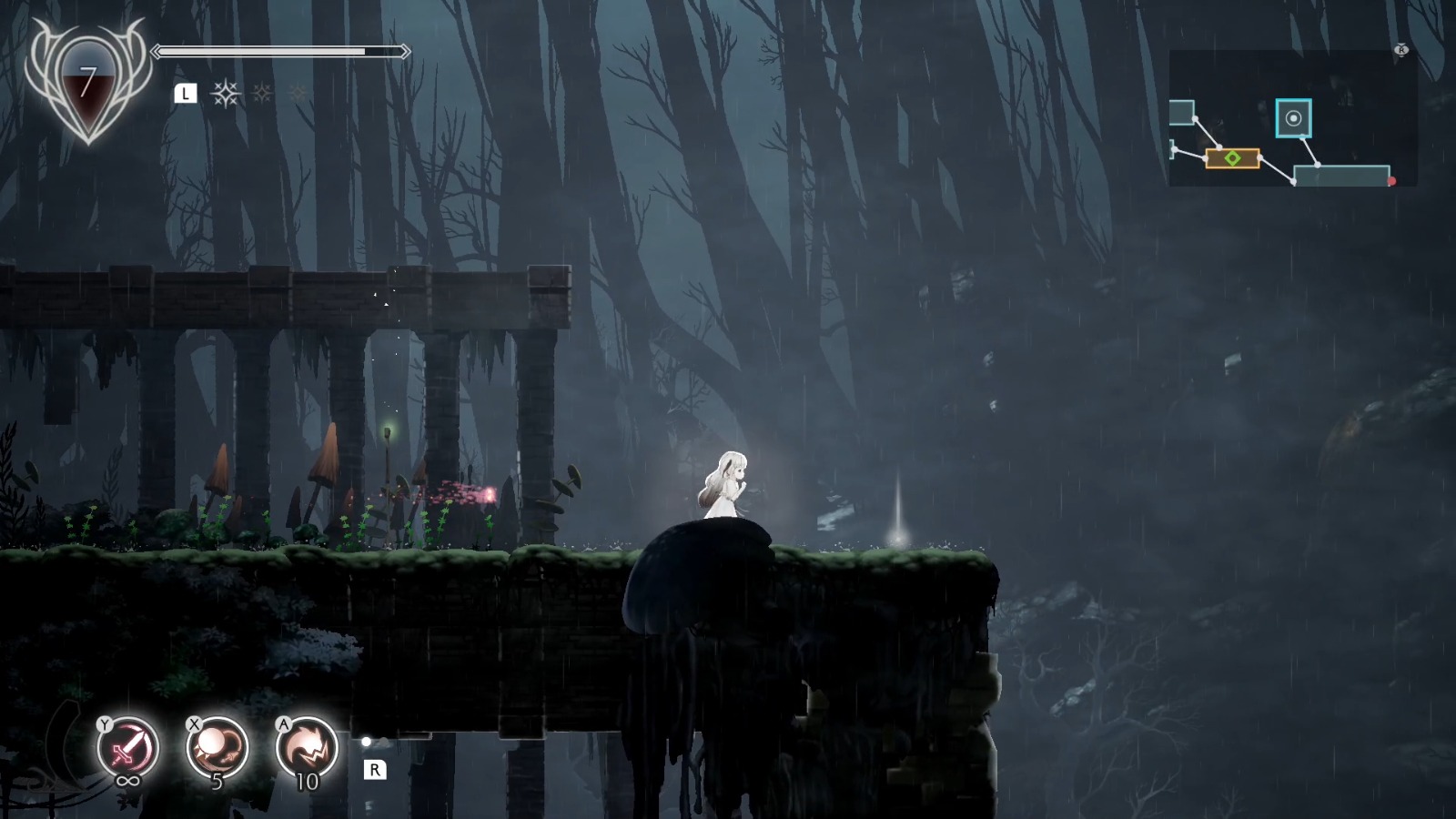Toggle the L shoulder button prompt
The height and width of the screenshot is (819, 1456).
tap(186, 92)
